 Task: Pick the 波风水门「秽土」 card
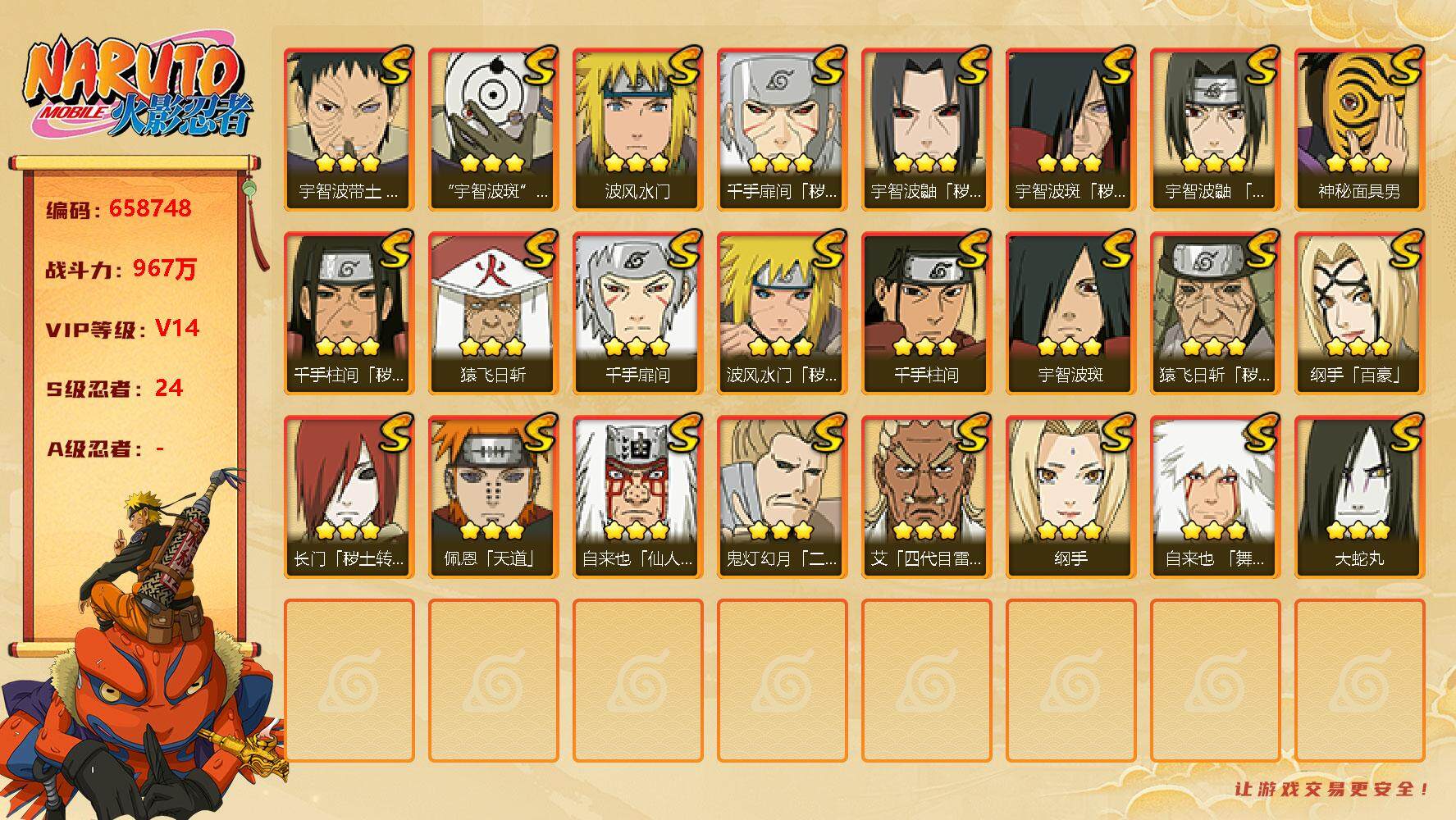tap(782, 313)
